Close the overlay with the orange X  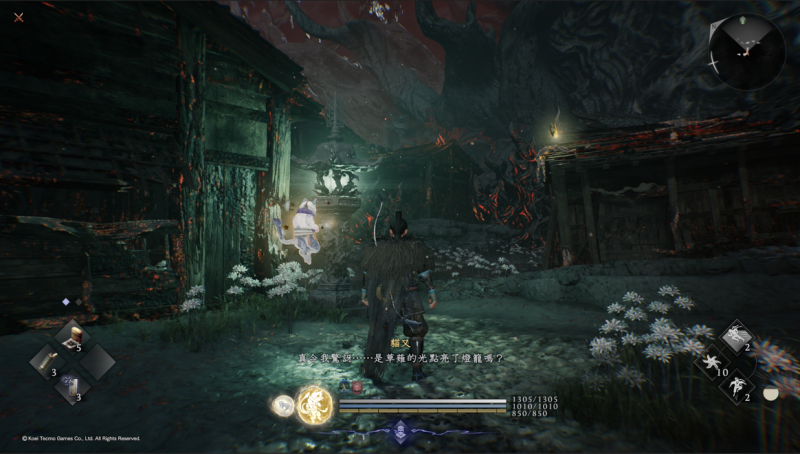pos(19,17)
